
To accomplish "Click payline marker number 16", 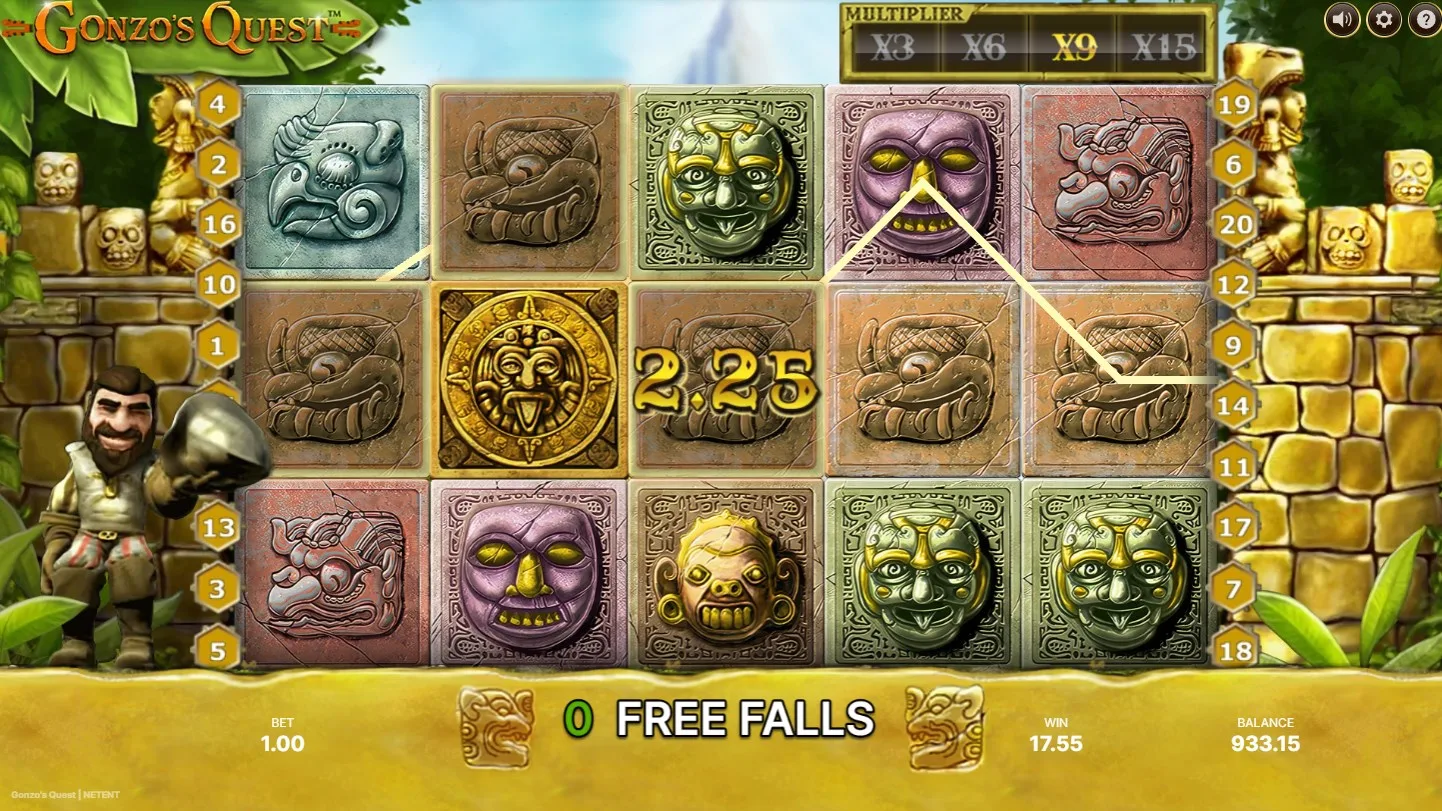I will tap(218, 224).
